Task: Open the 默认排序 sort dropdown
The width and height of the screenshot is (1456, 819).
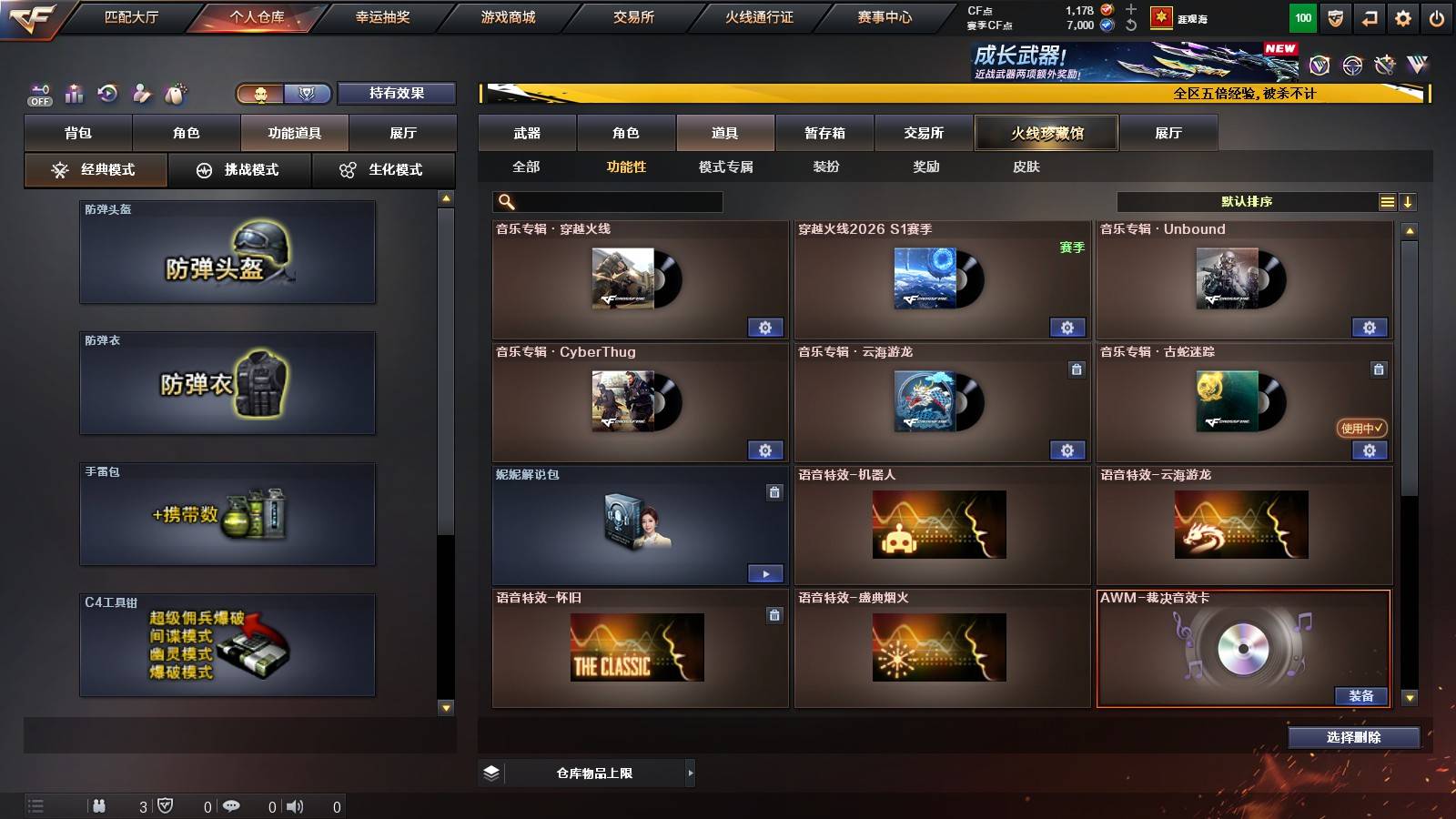Action: pos(1247,201)
